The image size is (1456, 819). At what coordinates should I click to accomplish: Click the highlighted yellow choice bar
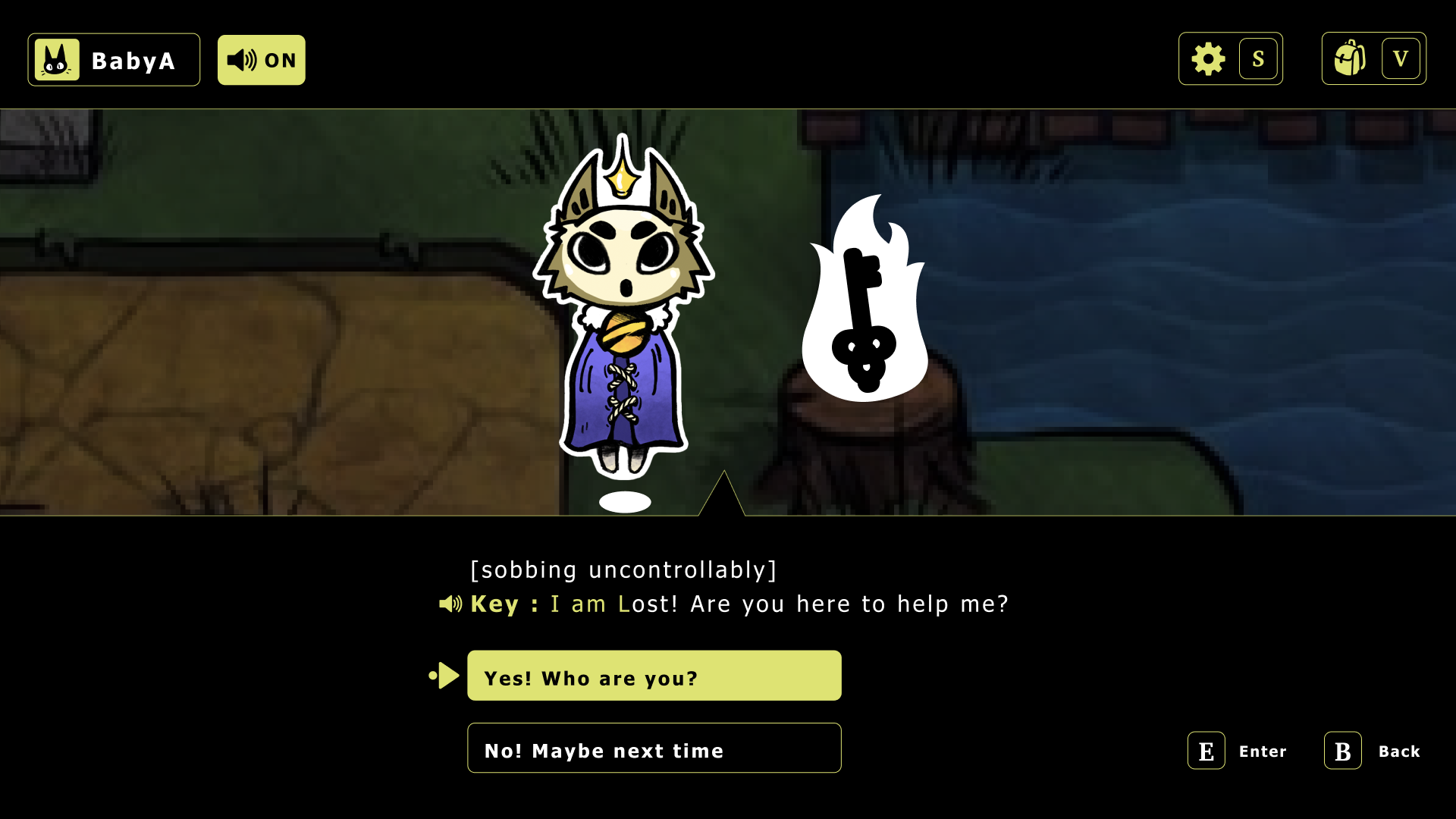[654, 675]
